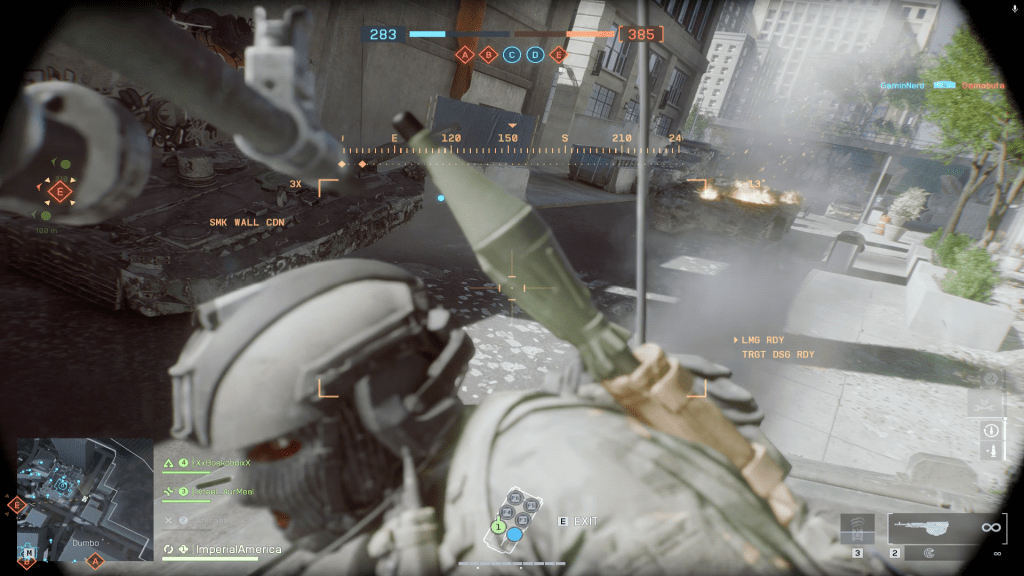The height and width of the screenshot is (576, 1024).
Task: Choose the blue objective C marker
Action: click(x=512, y=55)
